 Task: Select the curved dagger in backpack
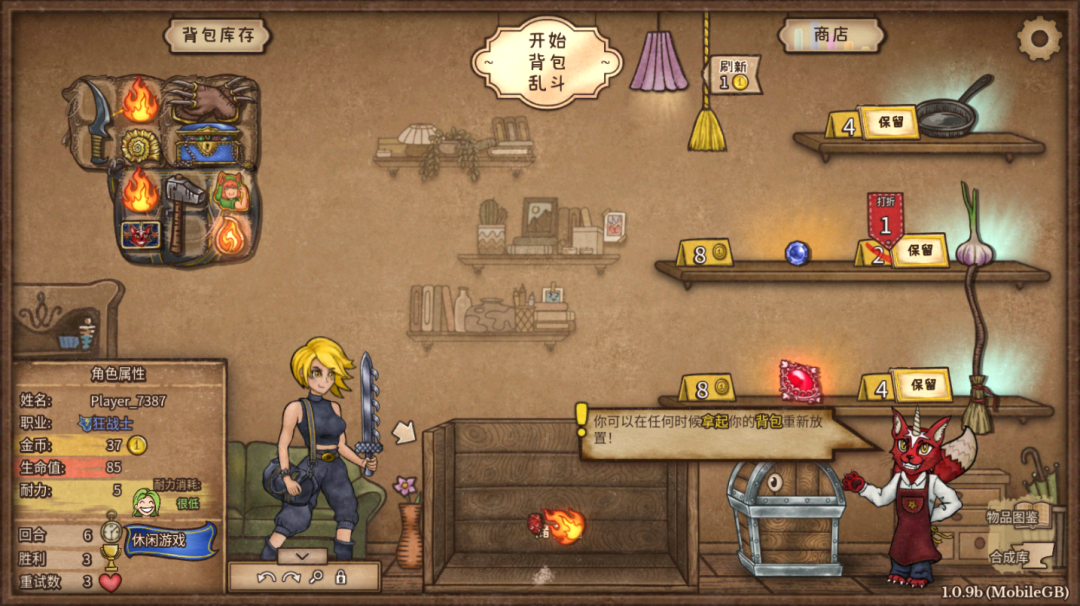[96, 122]
